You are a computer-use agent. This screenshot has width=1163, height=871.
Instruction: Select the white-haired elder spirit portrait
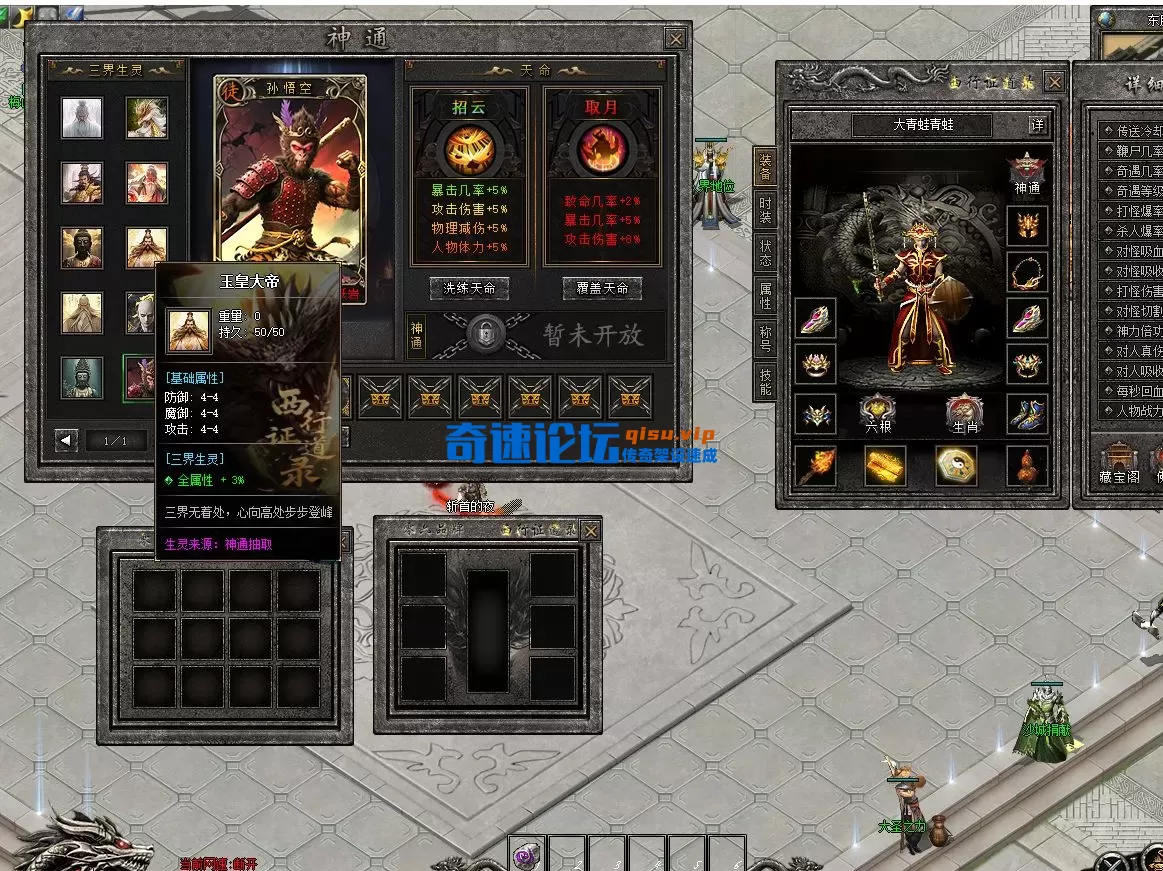pyautogui.click(x=82, y=118)
